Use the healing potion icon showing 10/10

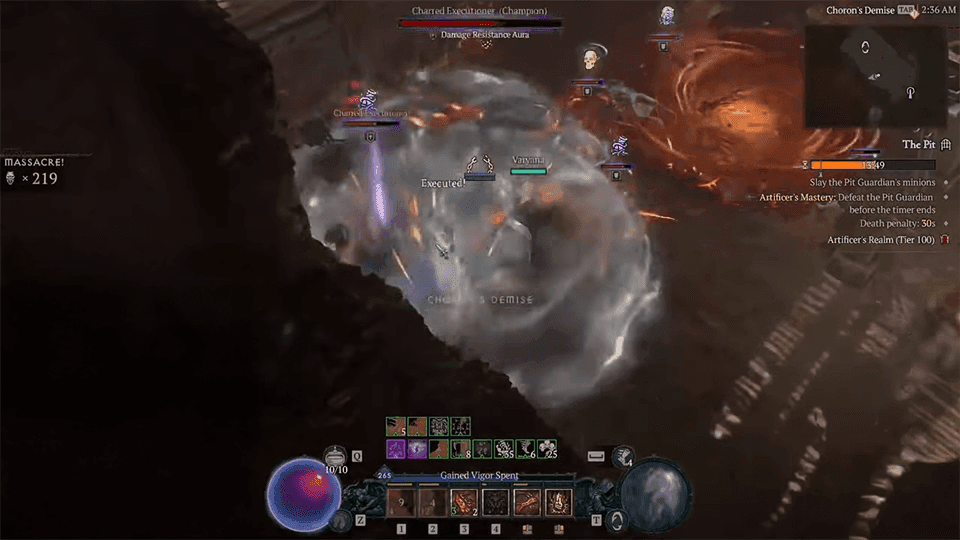337,456
